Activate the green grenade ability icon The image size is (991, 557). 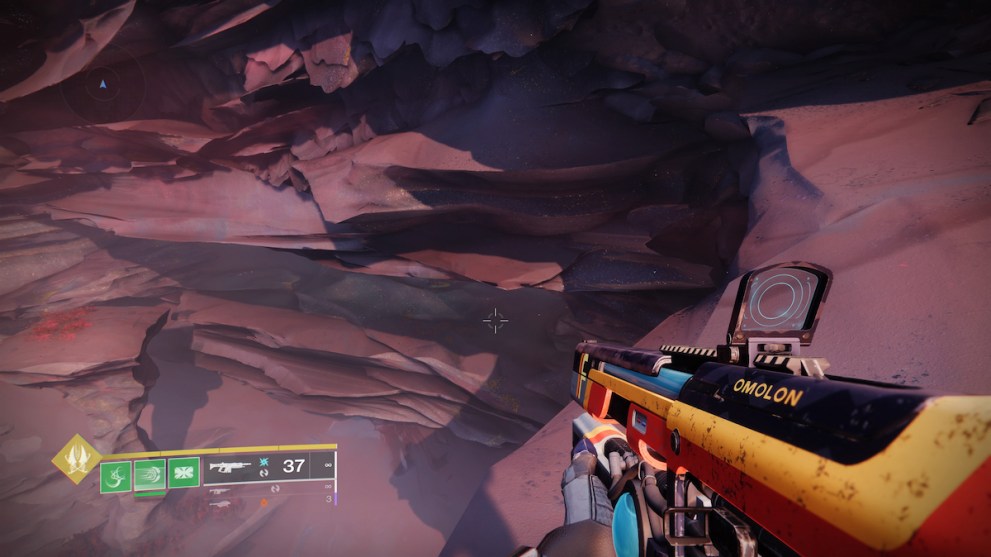click(x=115, y=473)
